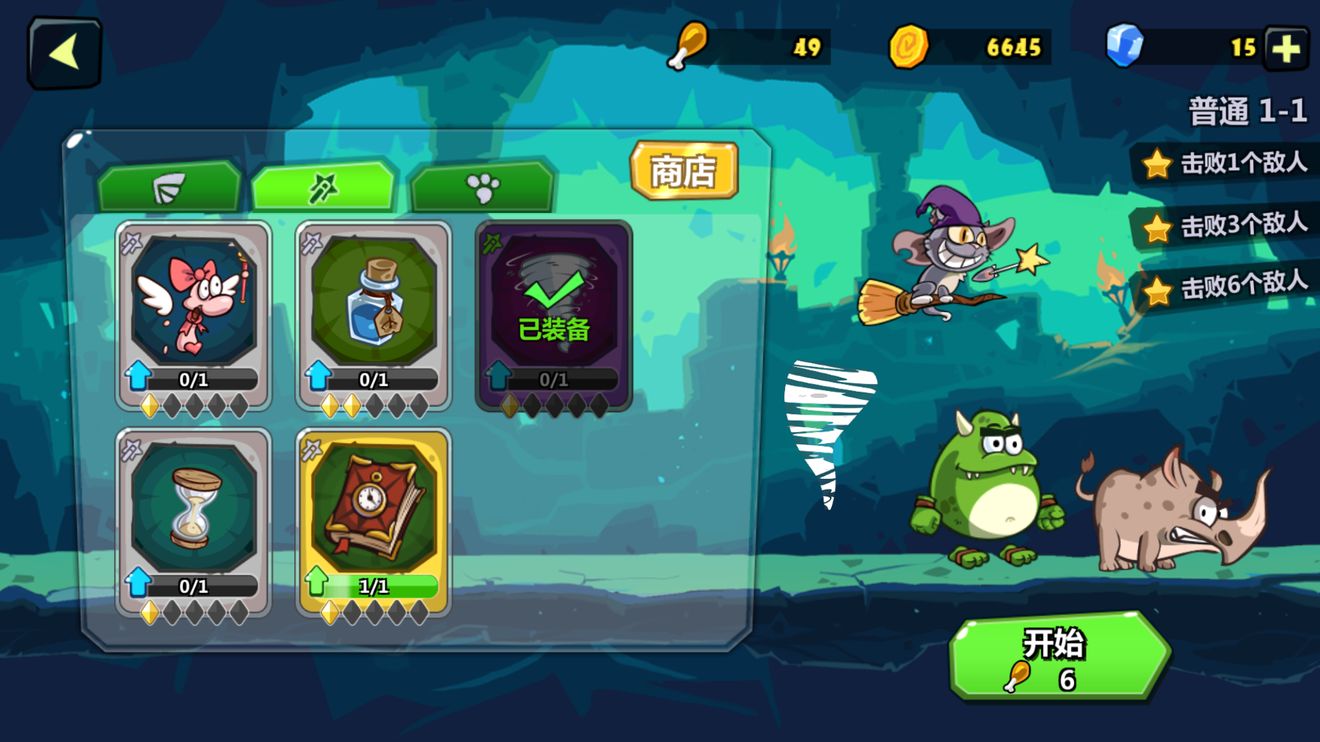Switch to the wing tab
This screenshot has height=742, width=1320.
coord(169,187)
